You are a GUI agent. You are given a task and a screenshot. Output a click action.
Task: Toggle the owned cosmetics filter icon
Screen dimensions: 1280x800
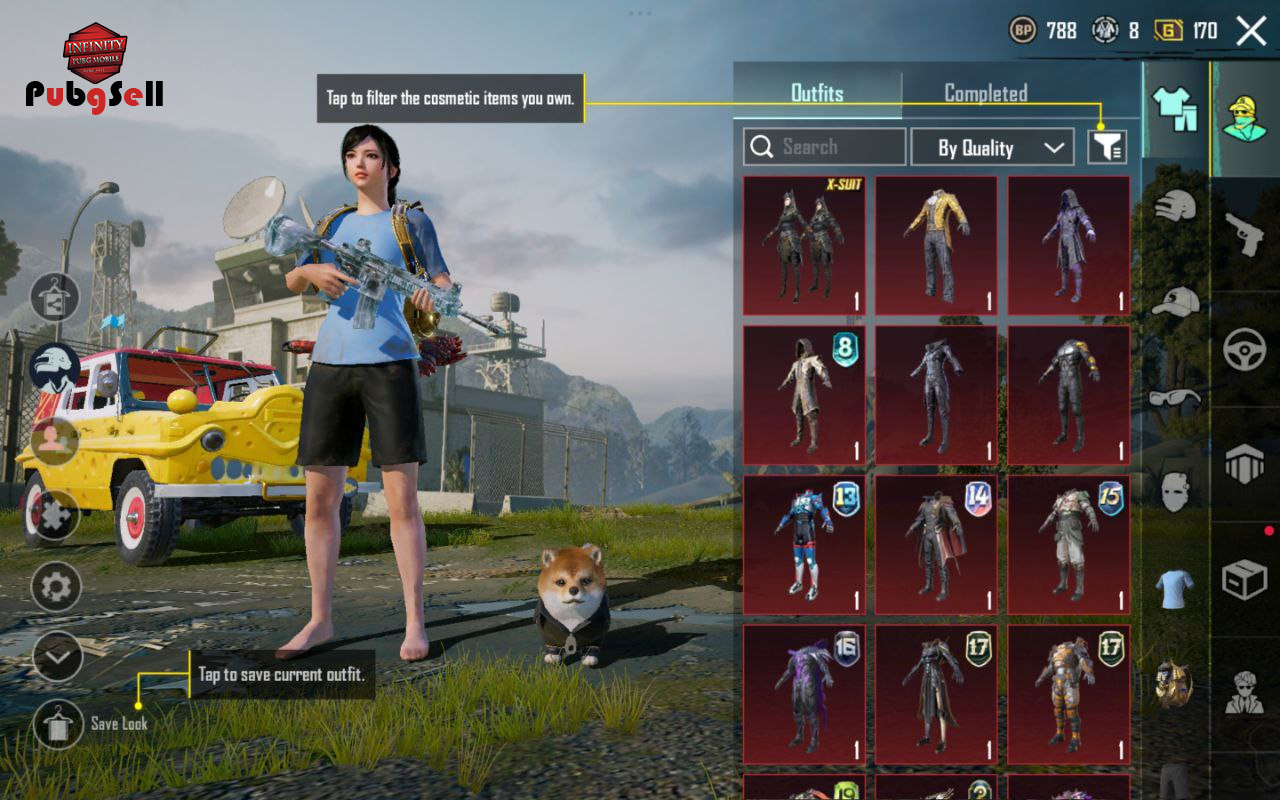[x=1107, y=147]
